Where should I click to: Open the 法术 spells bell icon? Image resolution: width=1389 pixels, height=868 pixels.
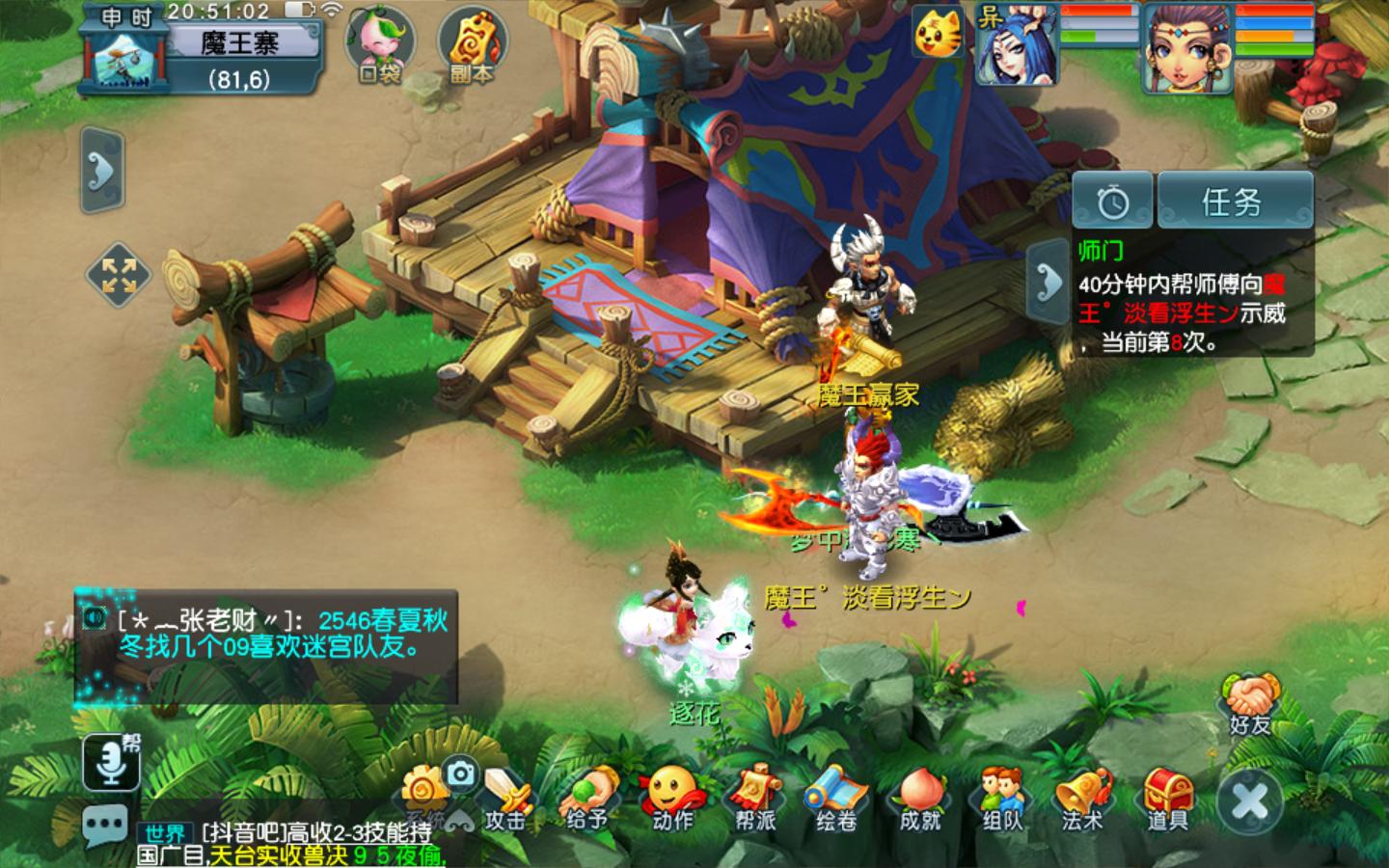pyautogui.click(x=1082, y=799)
